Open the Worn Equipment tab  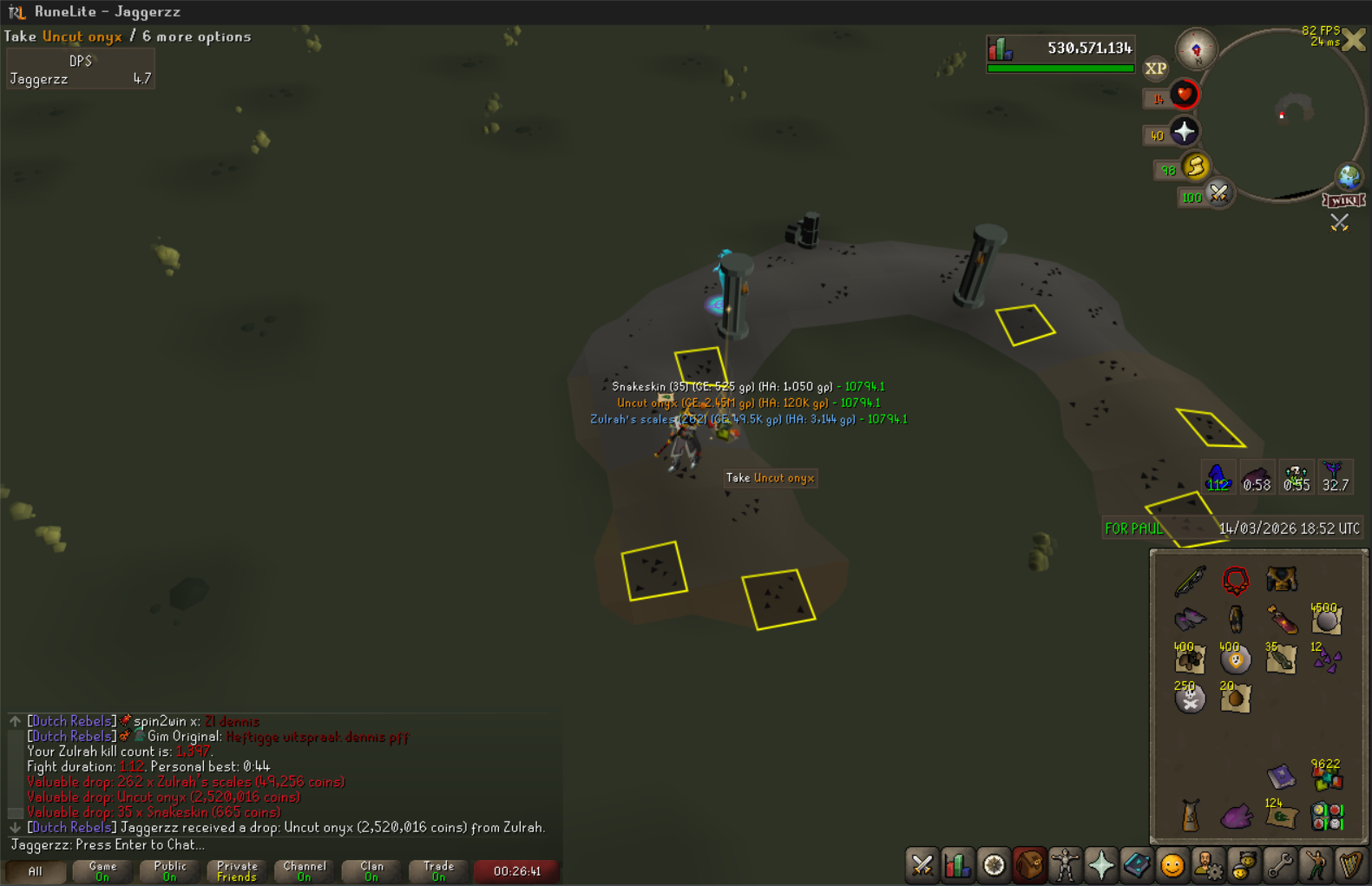1065,865
